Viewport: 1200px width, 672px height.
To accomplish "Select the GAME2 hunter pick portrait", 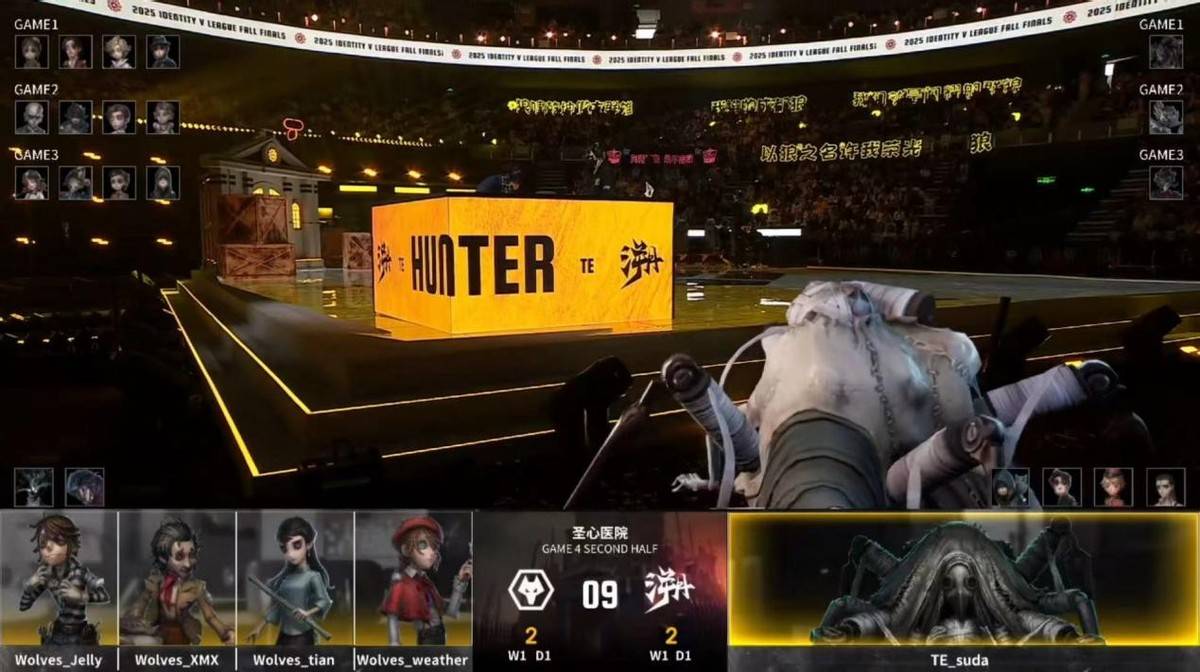I will [1165, 117].
